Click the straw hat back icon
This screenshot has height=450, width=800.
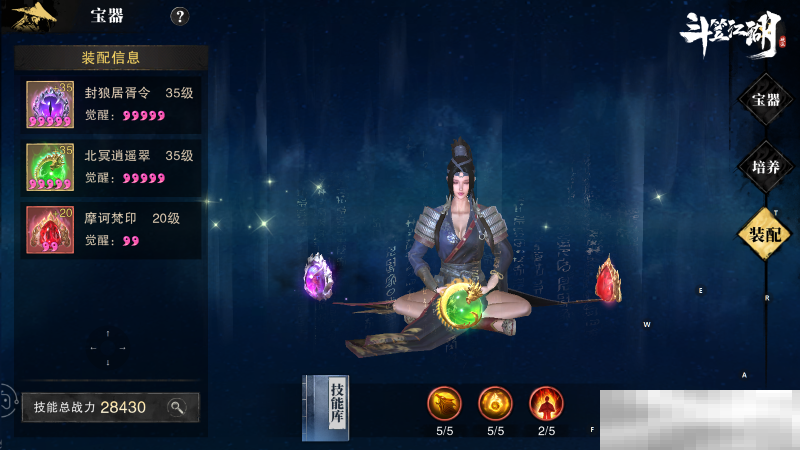[x=33, y=15]
